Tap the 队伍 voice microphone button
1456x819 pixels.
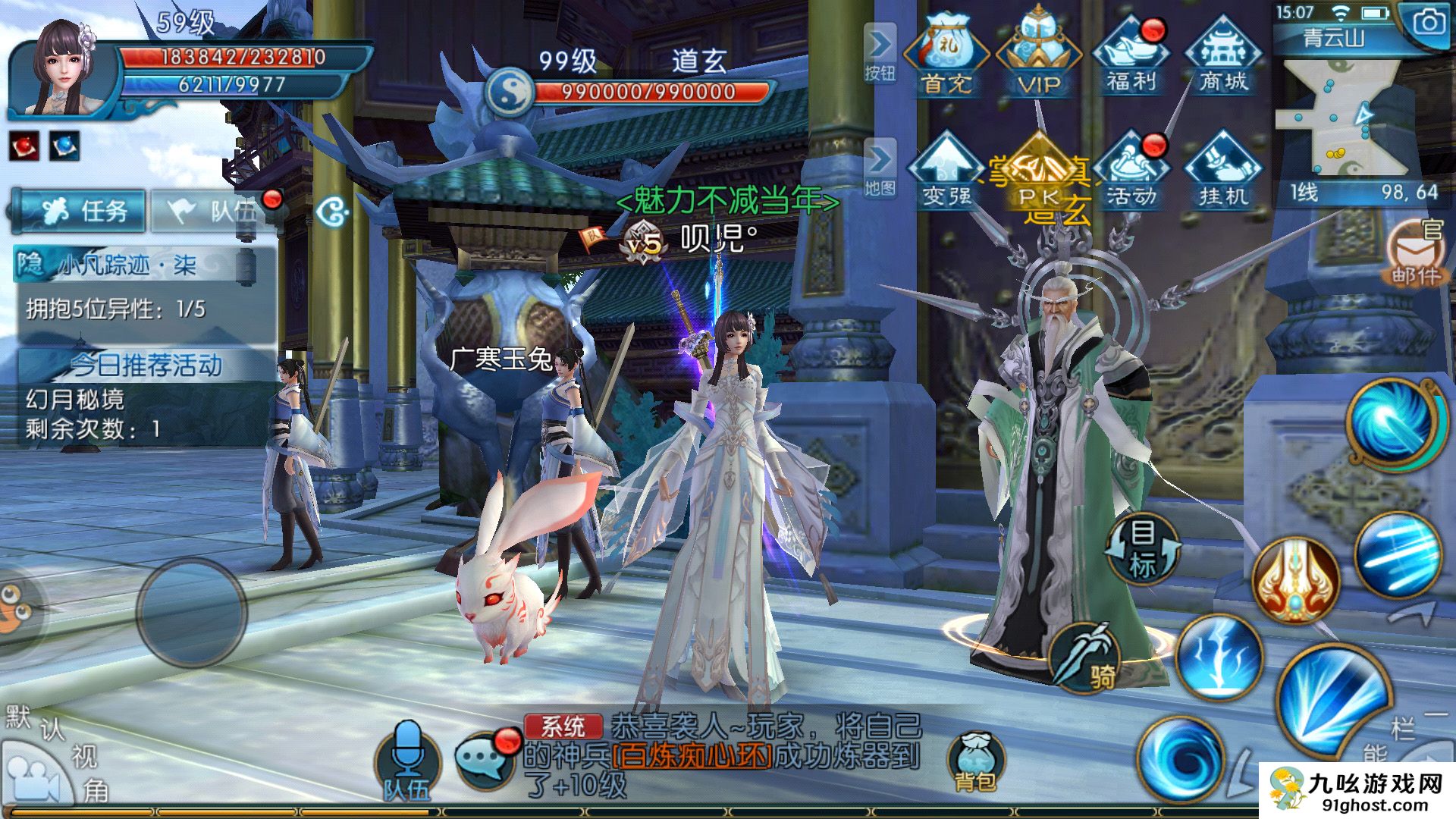(x=407, y=758)
